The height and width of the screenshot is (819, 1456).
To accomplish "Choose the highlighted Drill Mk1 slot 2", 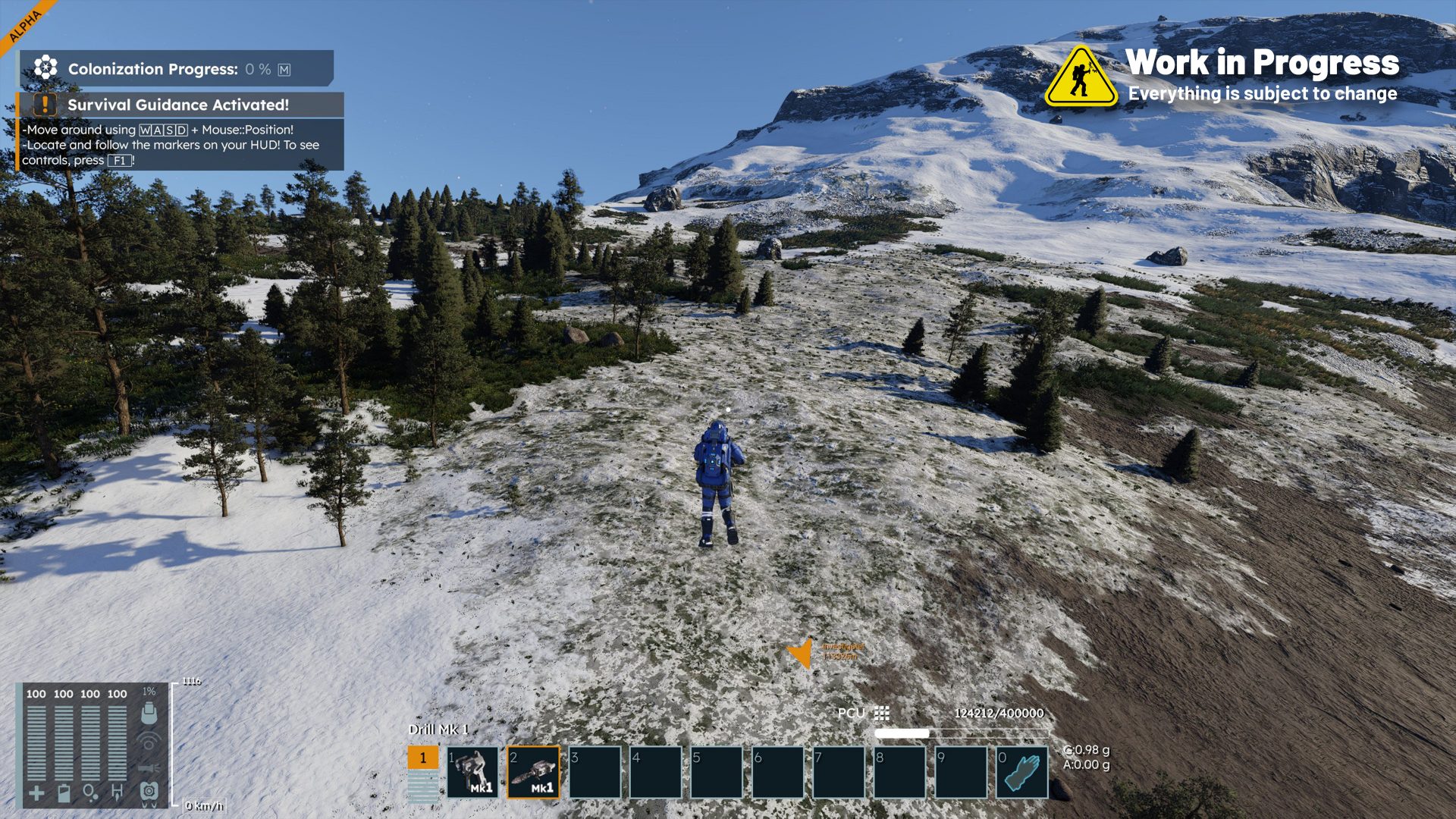I will point(534,772).
